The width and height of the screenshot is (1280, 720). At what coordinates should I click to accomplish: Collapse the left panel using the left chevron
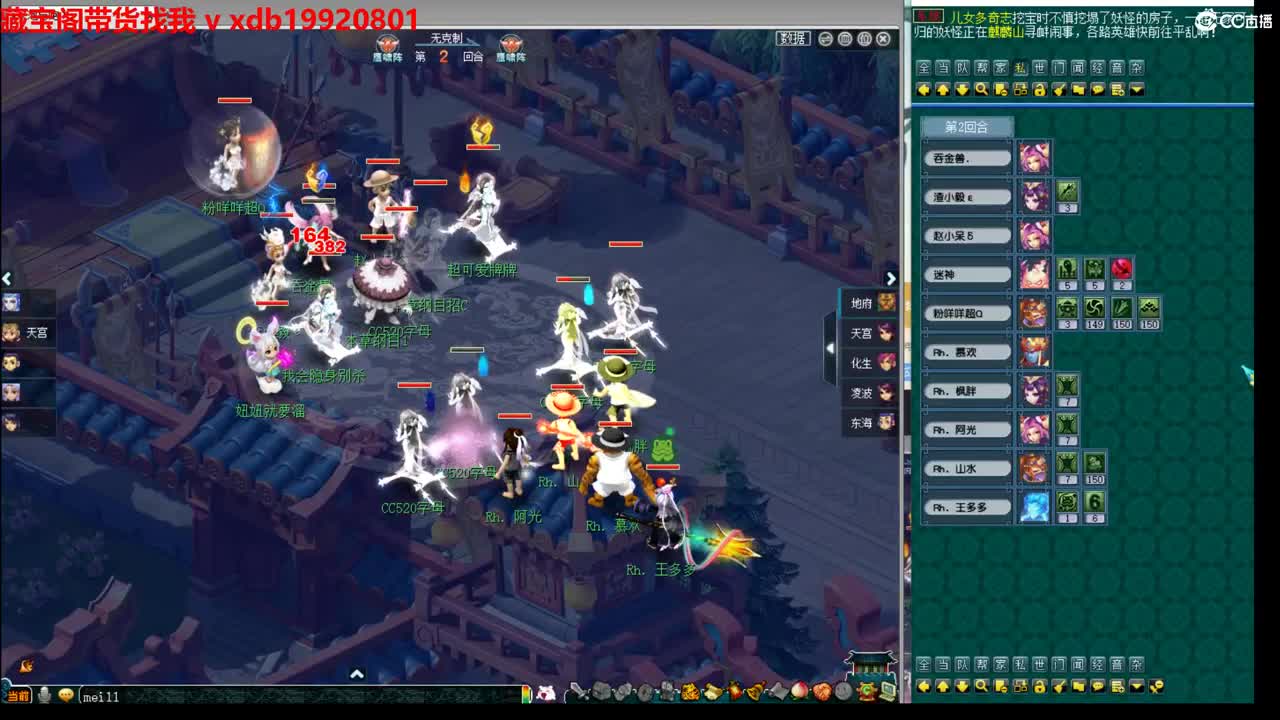[7, 278]
